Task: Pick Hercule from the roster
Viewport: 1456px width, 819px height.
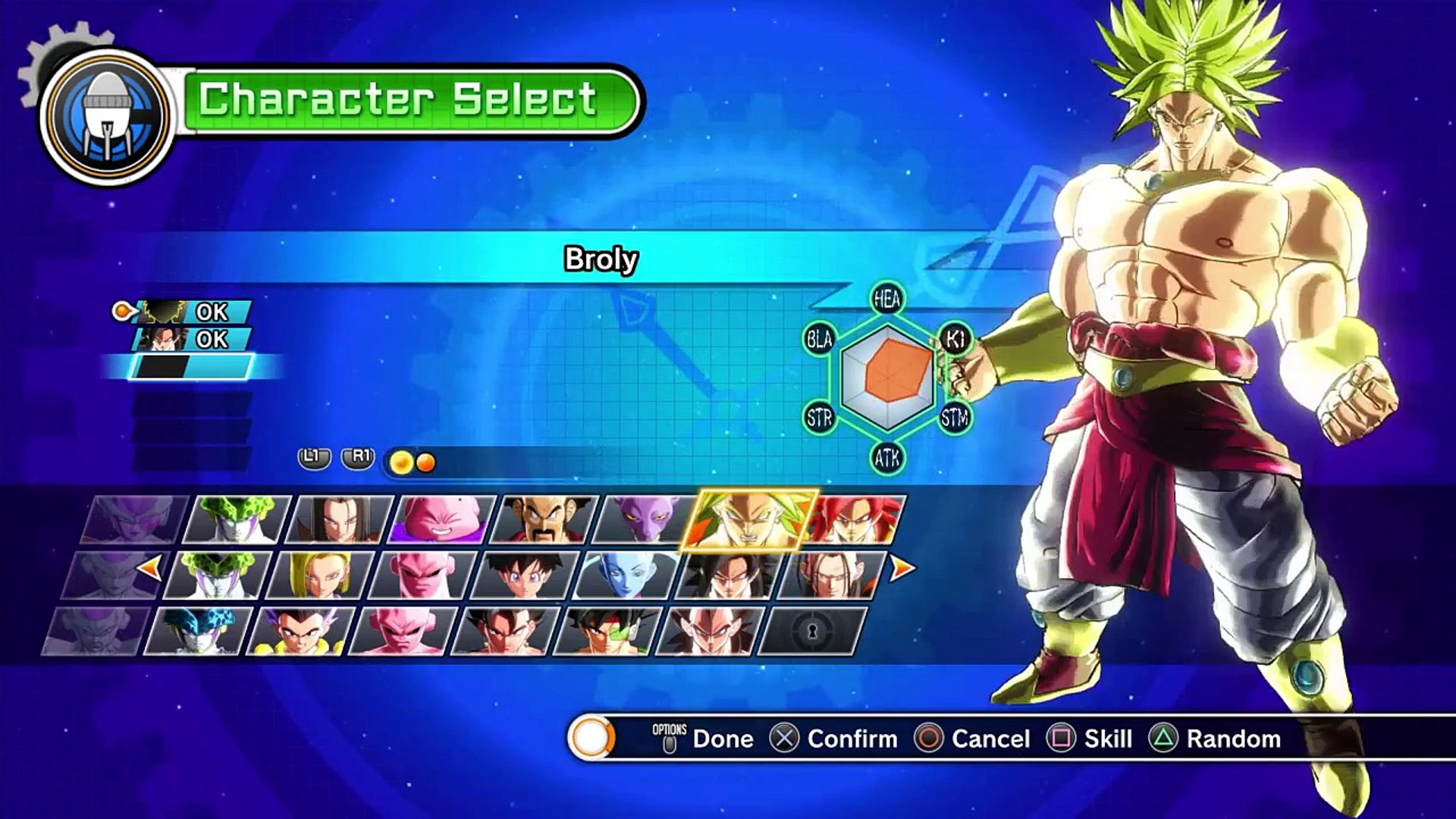Action: tap(544, 519)
